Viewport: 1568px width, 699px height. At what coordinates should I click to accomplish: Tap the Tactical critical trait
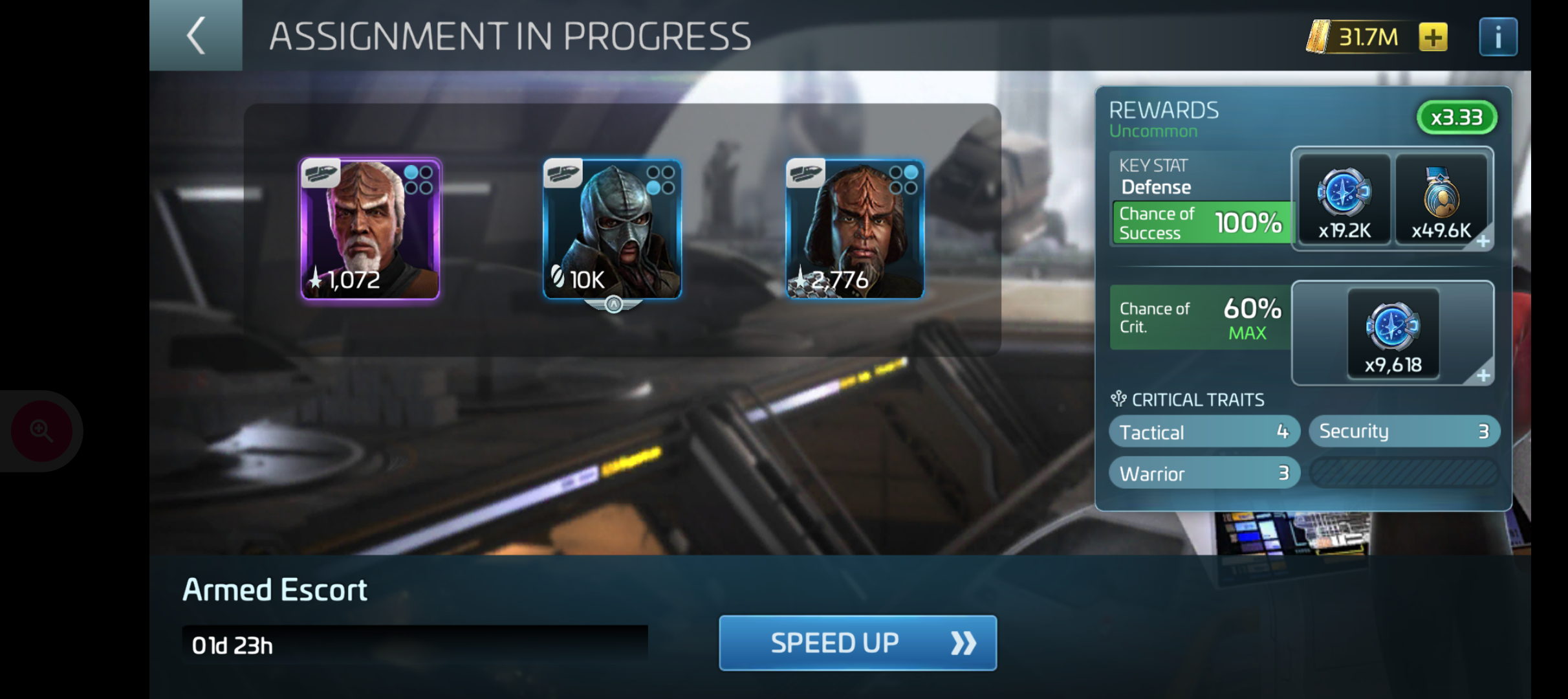coord(1204,432)
